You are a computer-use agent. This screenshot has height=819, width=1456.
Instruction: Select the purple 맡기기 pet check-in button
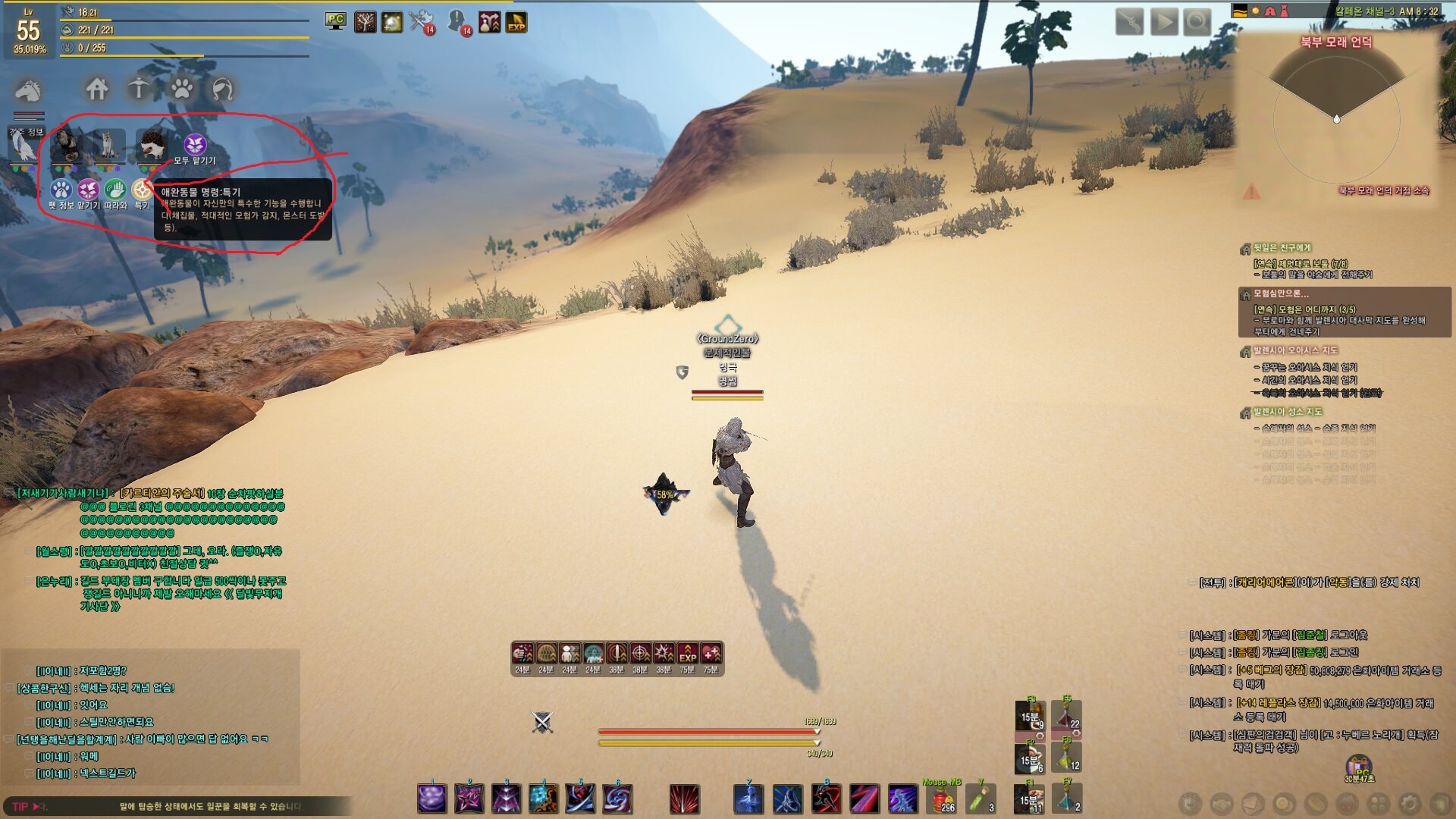click(x=88, y=190)
